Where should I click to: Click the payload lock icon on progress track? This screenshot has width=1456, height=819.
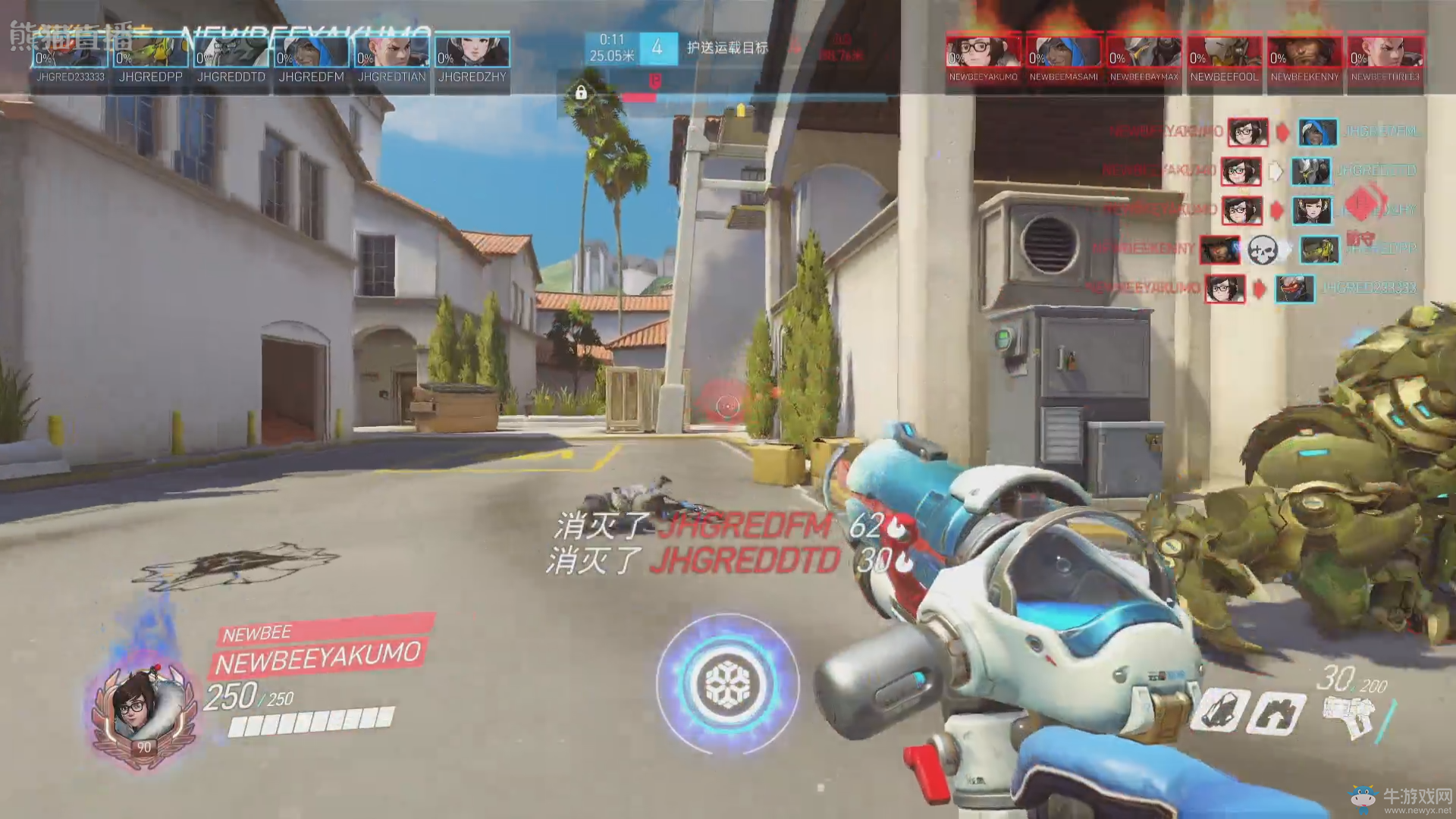[x=581, y=93]
